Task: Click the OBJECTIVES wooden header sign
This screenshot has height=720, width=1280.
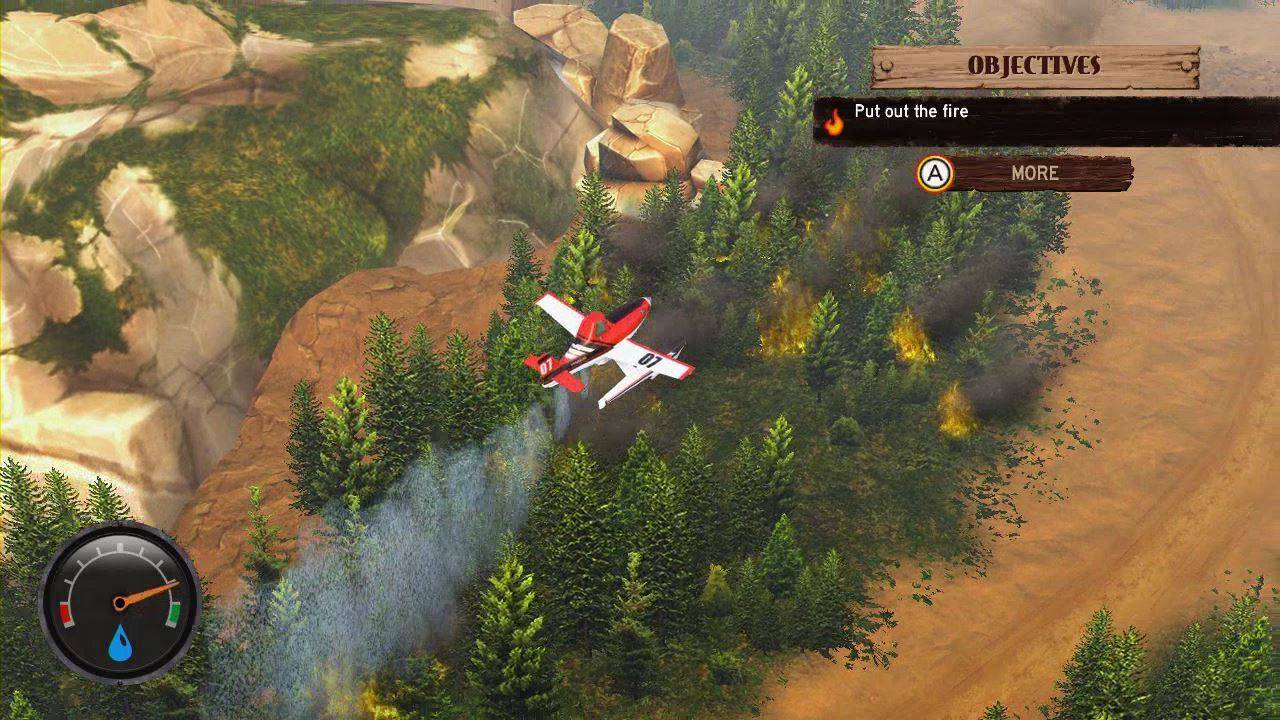Action: (x=1034, y=66)
